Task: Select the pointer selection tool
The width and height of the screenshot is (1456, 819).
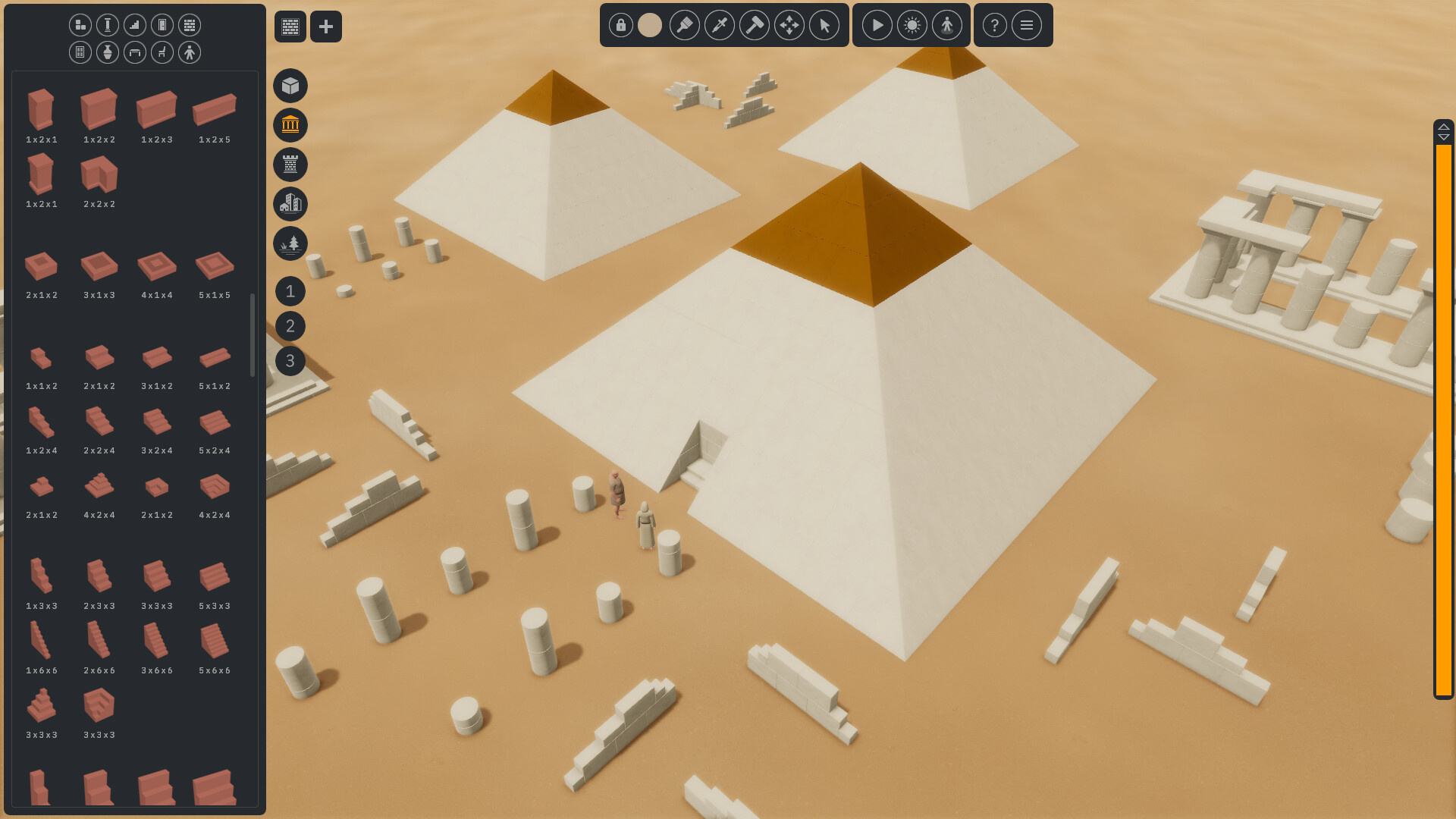Action: (824, 25)
